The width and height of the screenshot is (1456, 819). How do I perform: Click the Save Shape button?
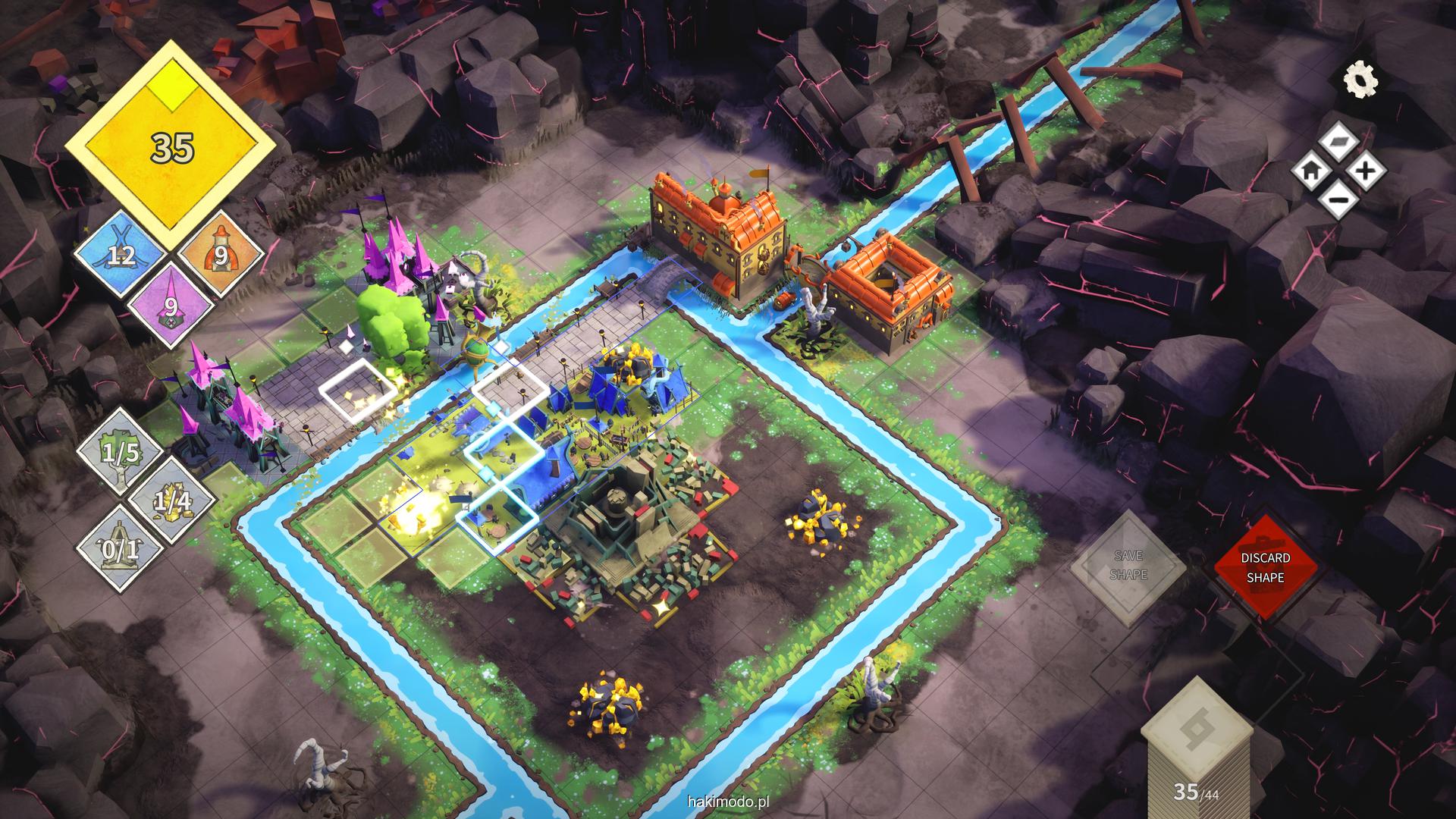(x=1128, y=566)
